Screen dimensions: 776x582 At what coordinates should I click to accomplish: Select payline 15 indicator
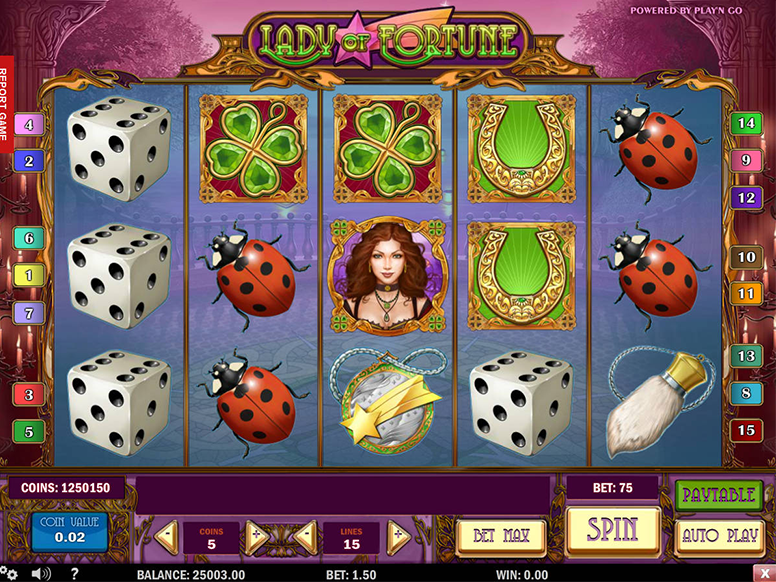tap(745, 430)
